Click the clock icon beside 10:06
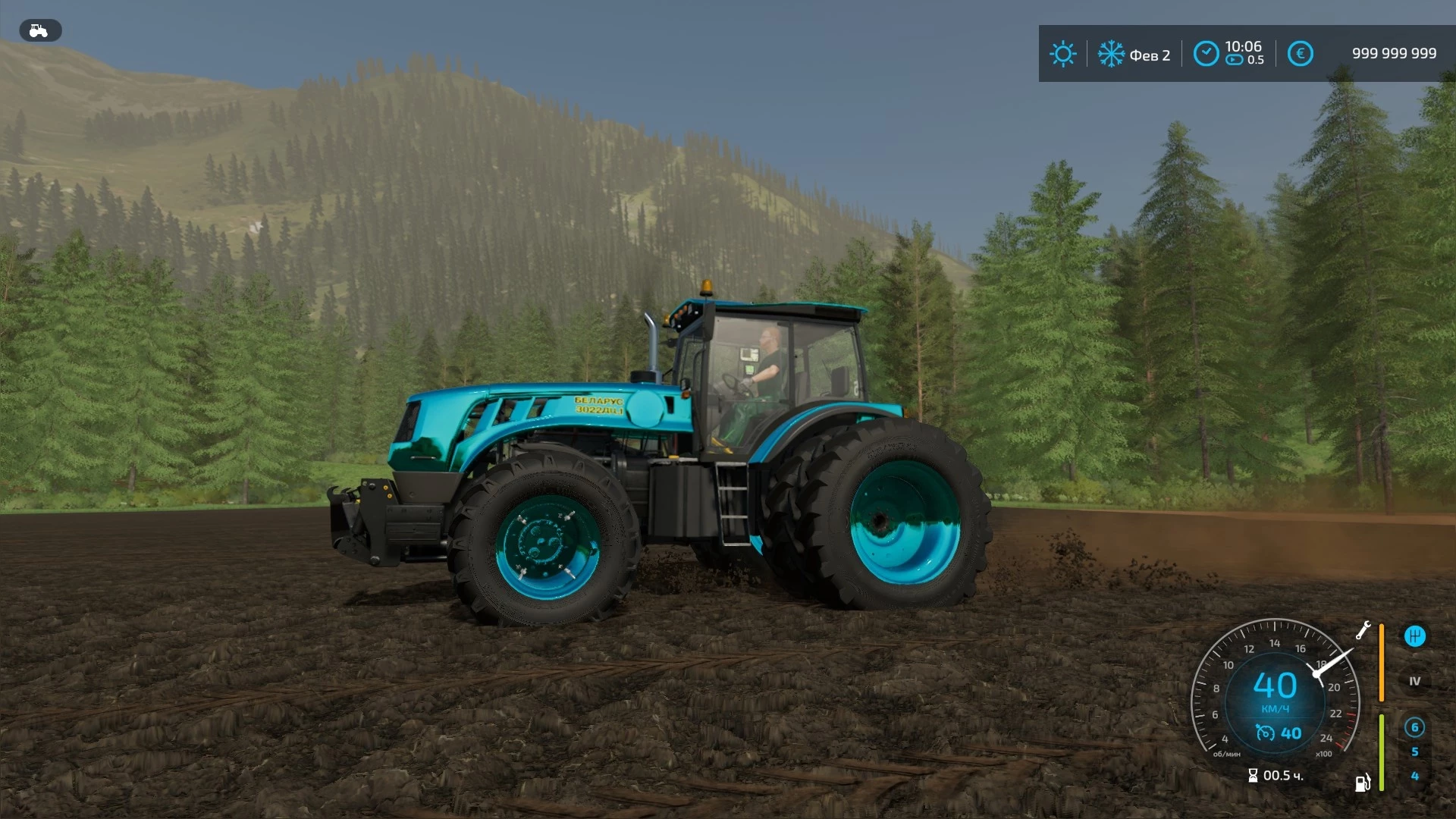The height and width of the screenshot is (819, 1456). (x=1207, y=53)
